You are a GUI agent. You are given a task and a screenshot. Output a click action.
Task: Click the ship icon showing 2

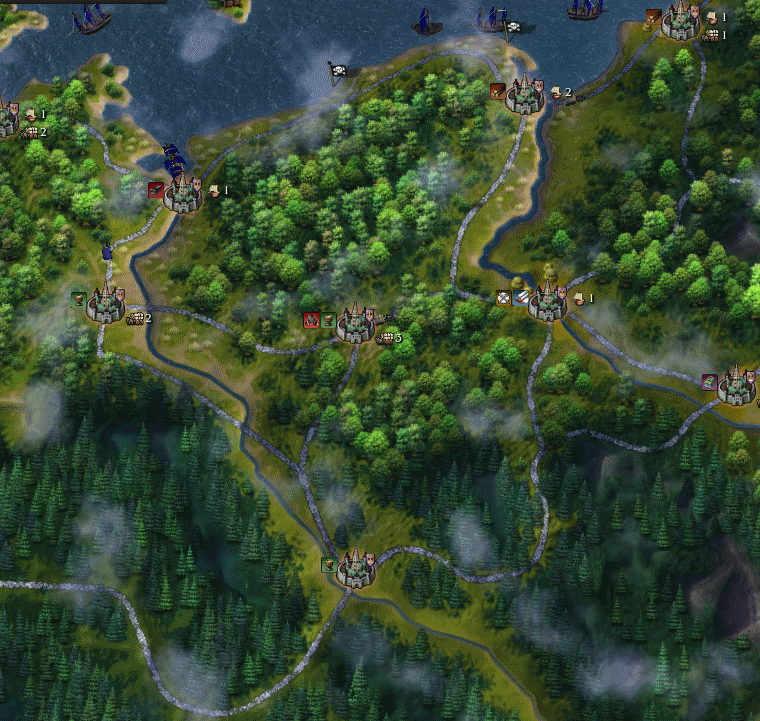(x=556, y=92)
